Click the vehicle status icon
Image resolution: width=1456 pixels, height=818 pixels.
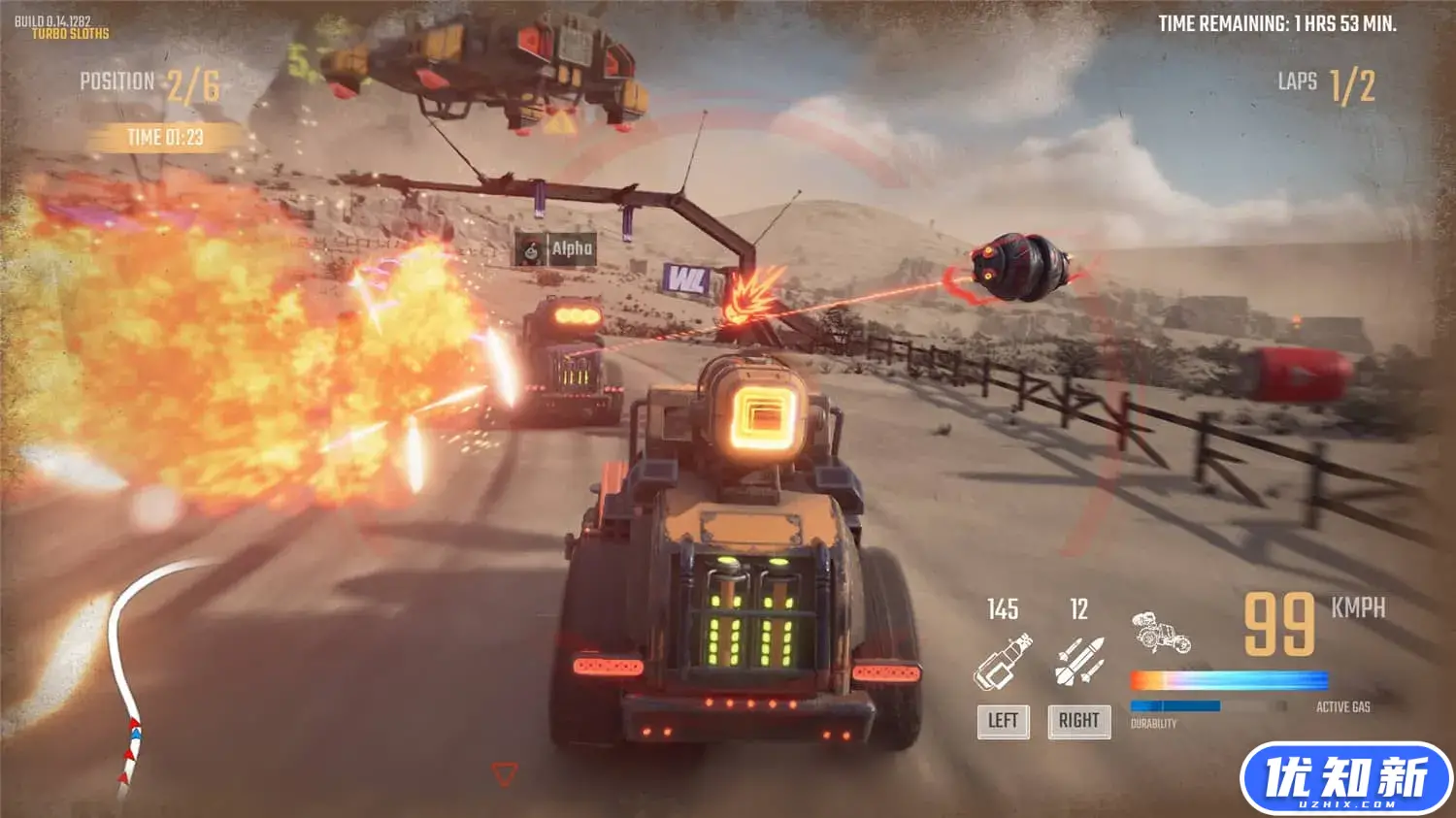1161,633
